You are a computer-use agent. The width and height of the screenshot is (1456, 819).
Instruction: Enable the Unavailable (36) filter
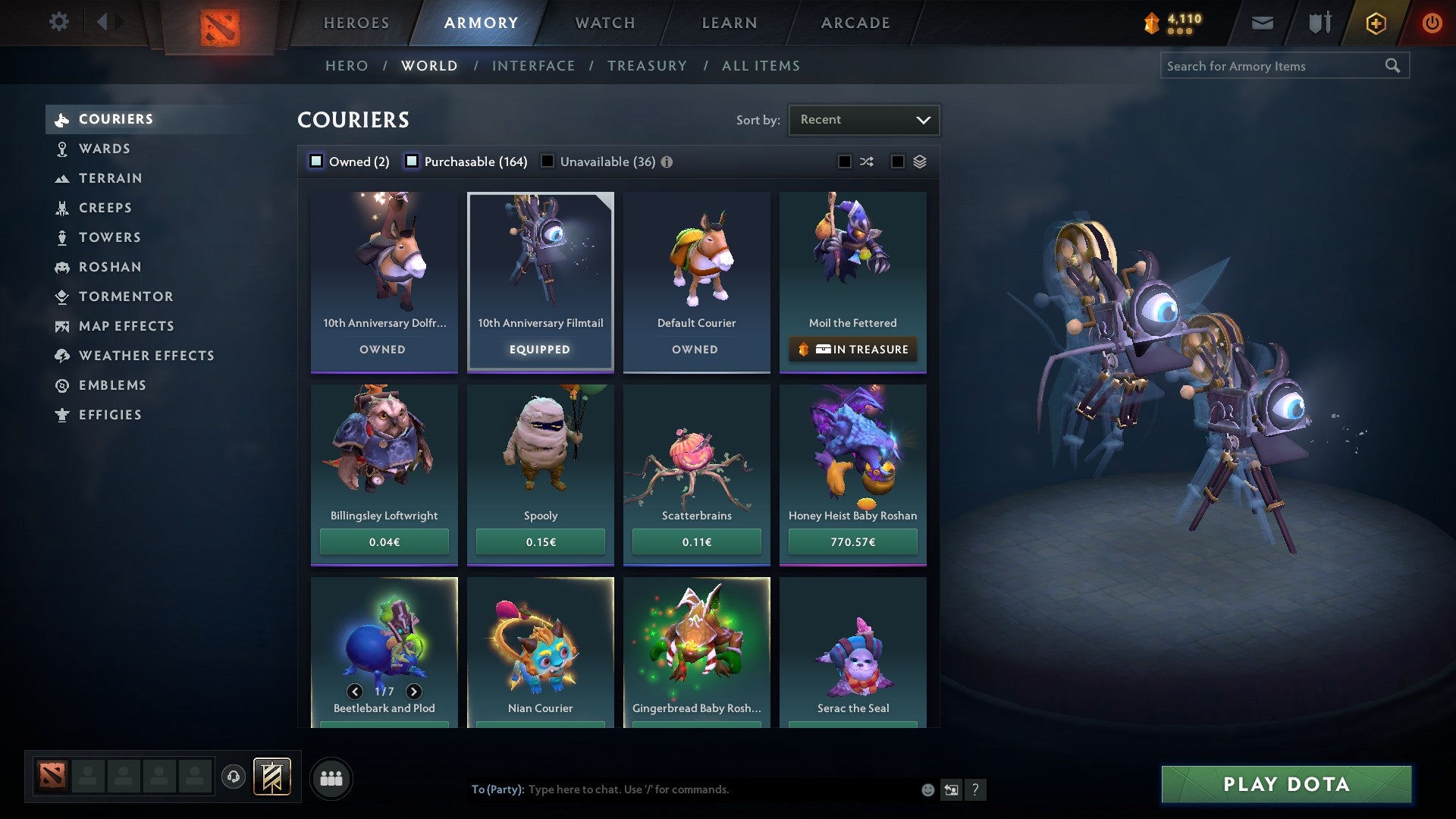[548, 162]
